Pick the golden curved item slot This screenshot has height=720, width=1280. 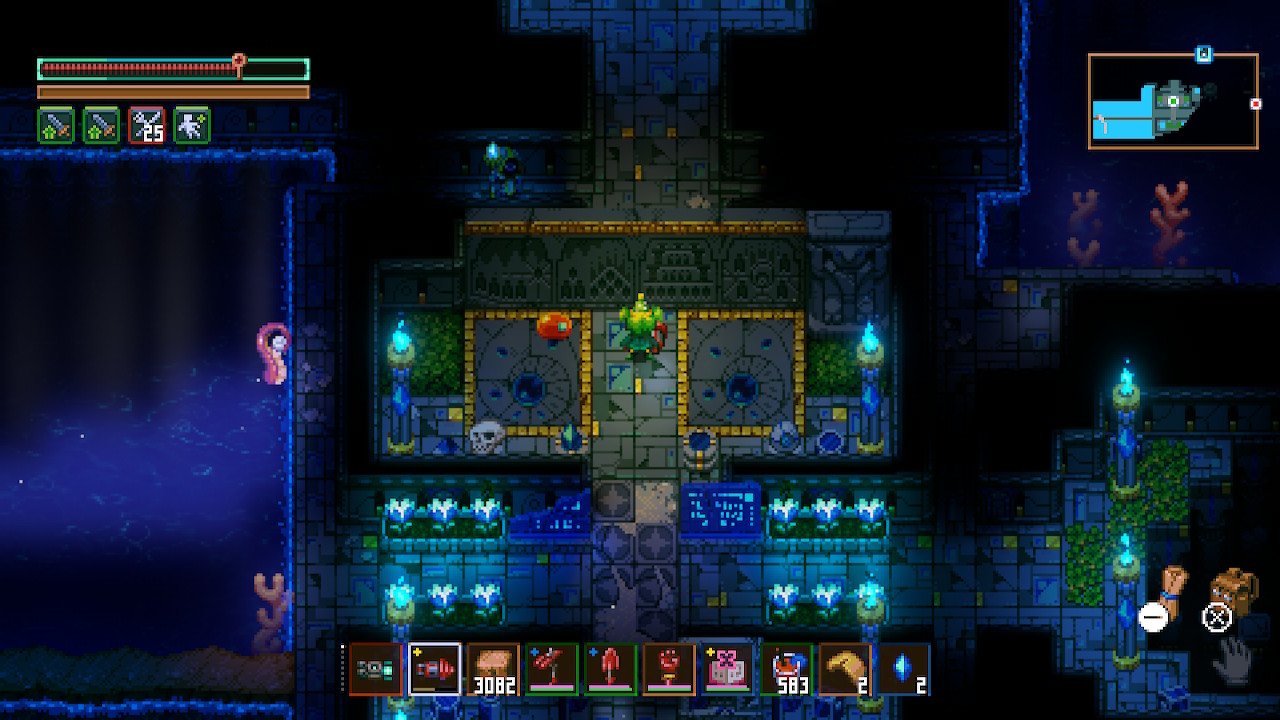[x=844, y=669]
